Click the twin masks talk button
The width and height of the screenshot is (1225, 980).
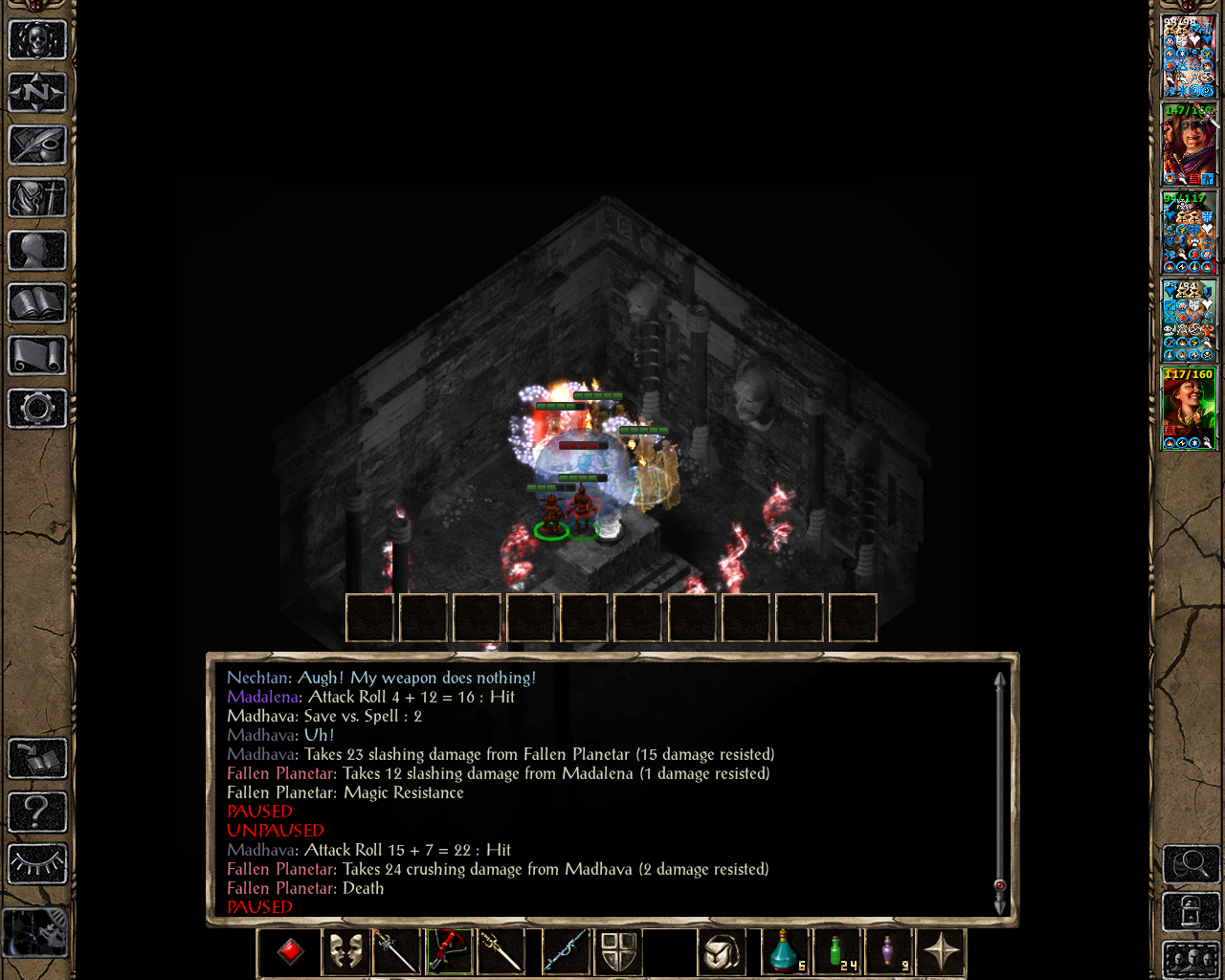point(345,951)
